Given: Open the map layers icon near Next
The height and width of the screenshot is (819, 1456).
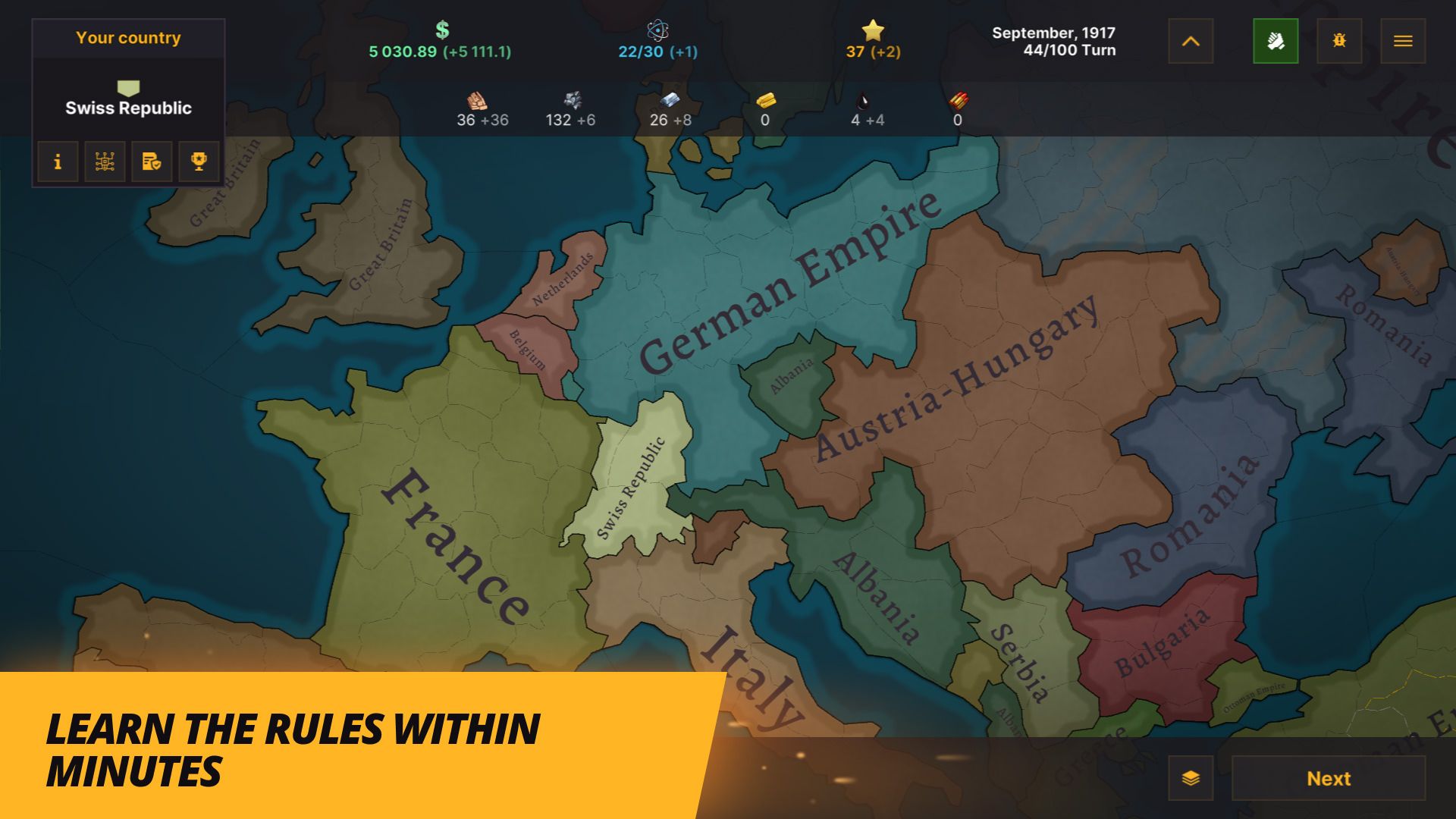Looking at the screenshot, I should [1189, 778].
